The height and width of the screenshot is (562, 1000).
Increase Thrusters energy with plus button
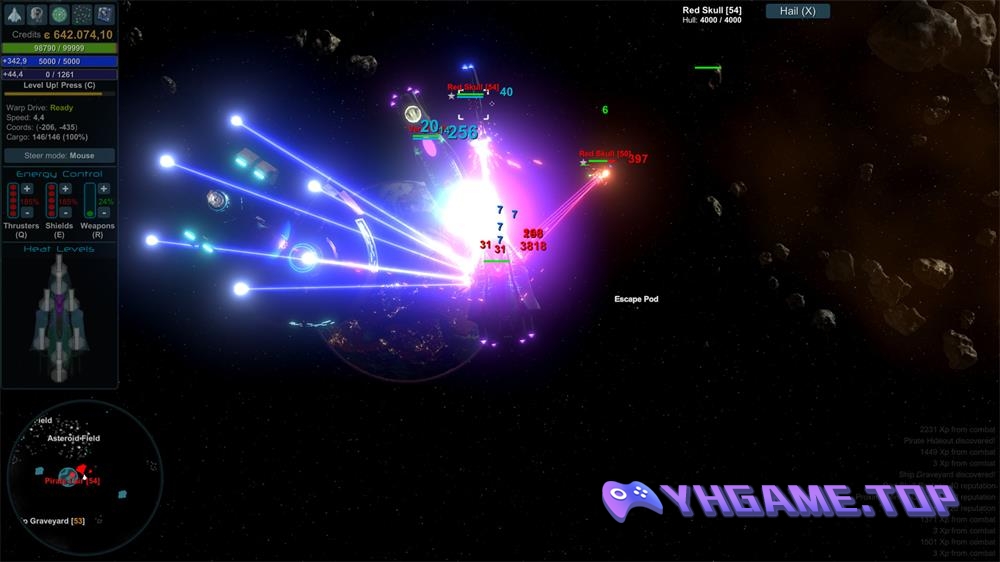click(27, 189)
